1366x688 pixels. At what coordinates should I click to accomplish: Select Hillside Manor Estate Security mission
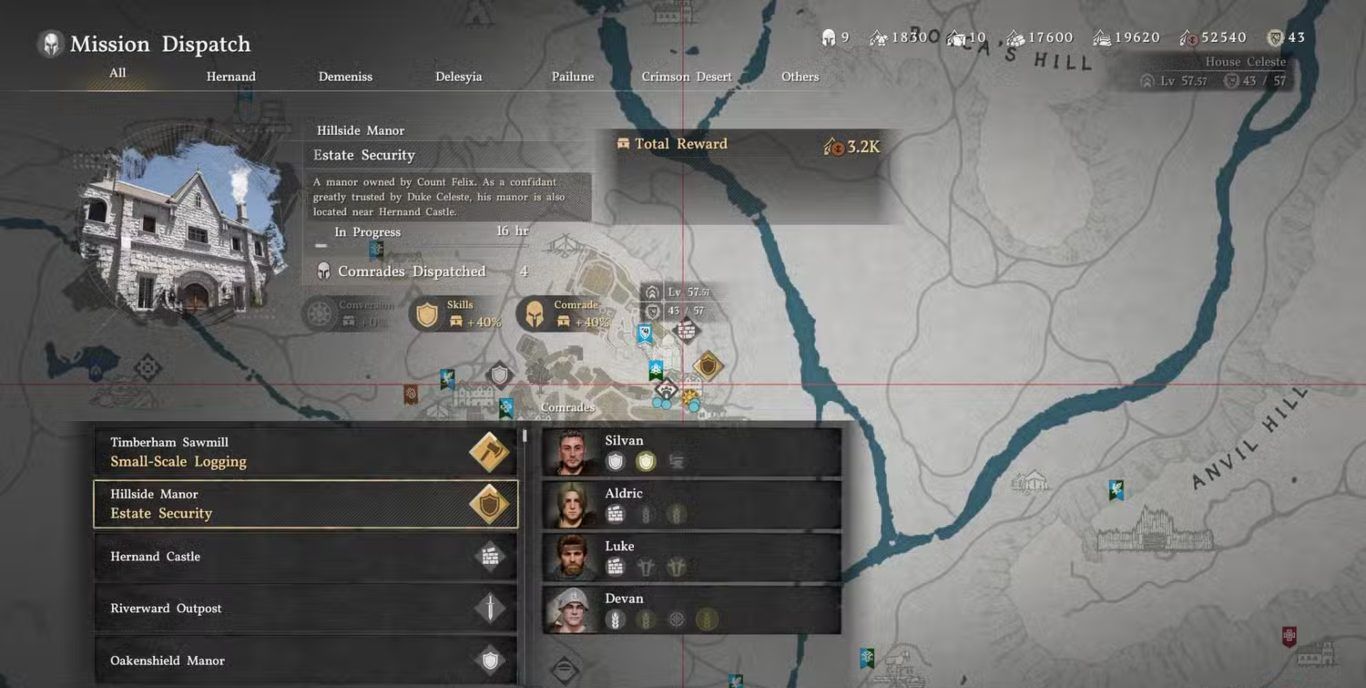(305, 504)
